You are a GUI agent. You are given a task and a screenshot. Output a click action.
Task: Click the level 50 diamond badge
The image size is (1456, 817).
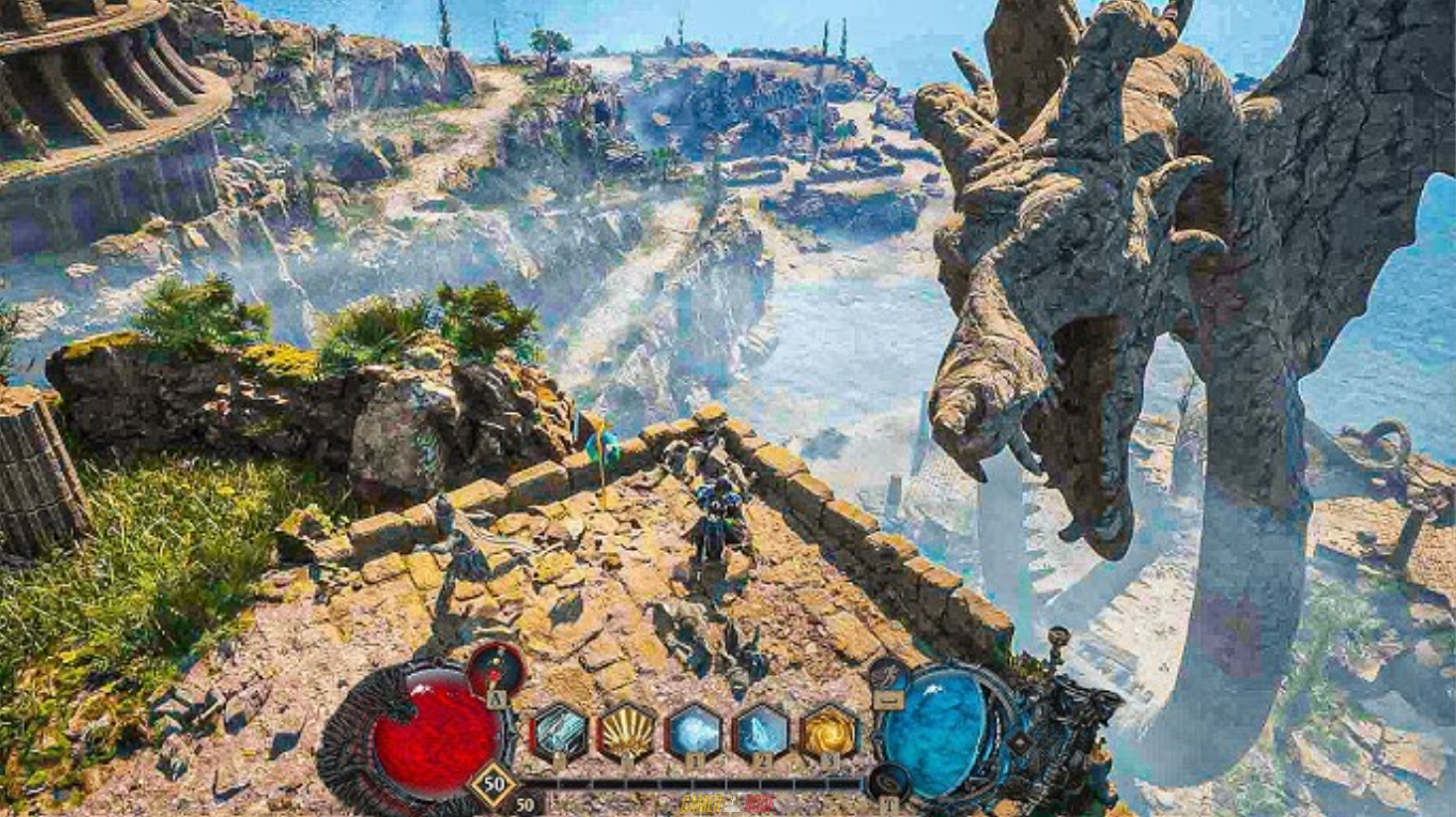[492, 783]
